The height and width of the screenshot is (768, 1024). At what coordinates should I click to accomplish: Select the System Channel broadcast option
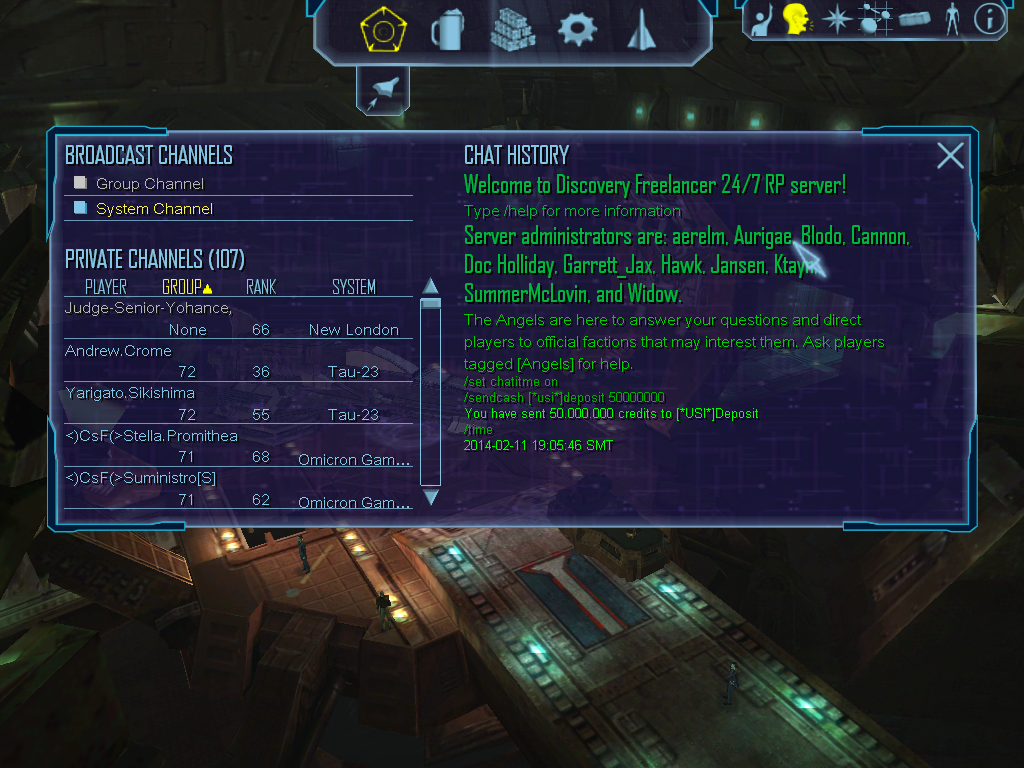click(x=153, y=209)
